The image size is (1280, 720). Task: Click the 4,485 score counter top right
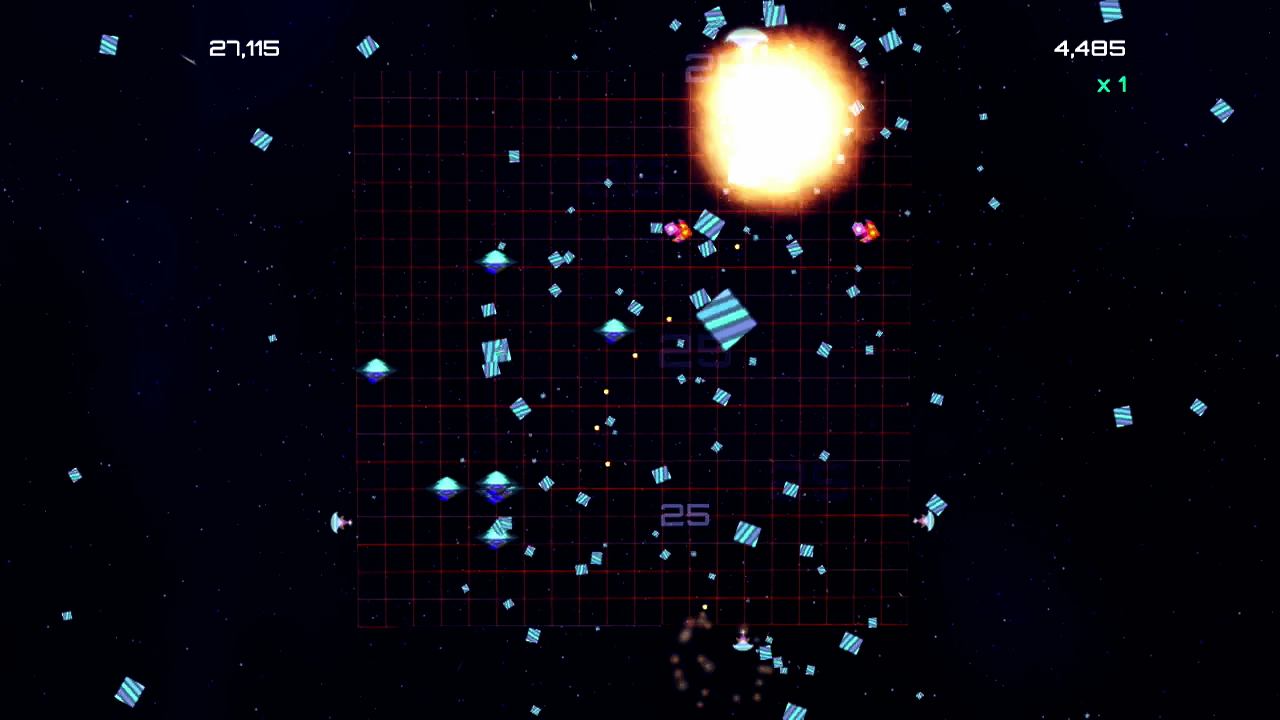1089,48
